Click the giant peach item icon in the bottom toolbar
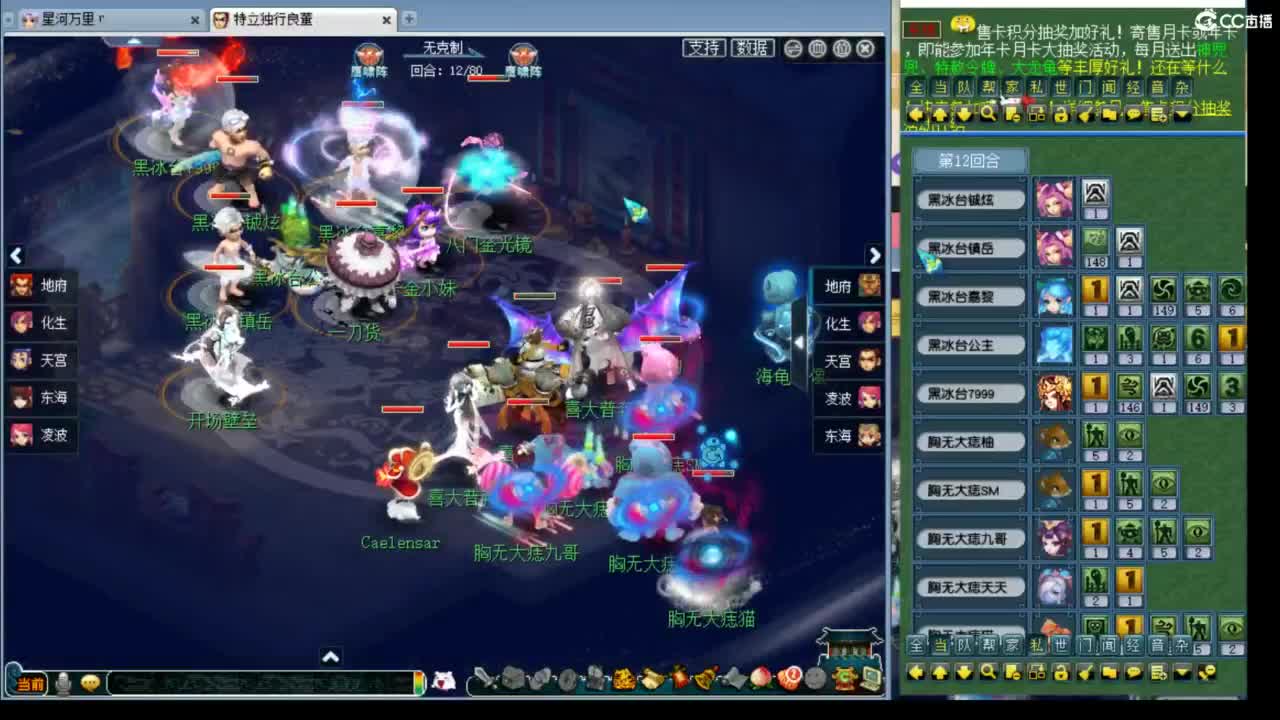1280x720 pixels. click(x=759, y=679)
